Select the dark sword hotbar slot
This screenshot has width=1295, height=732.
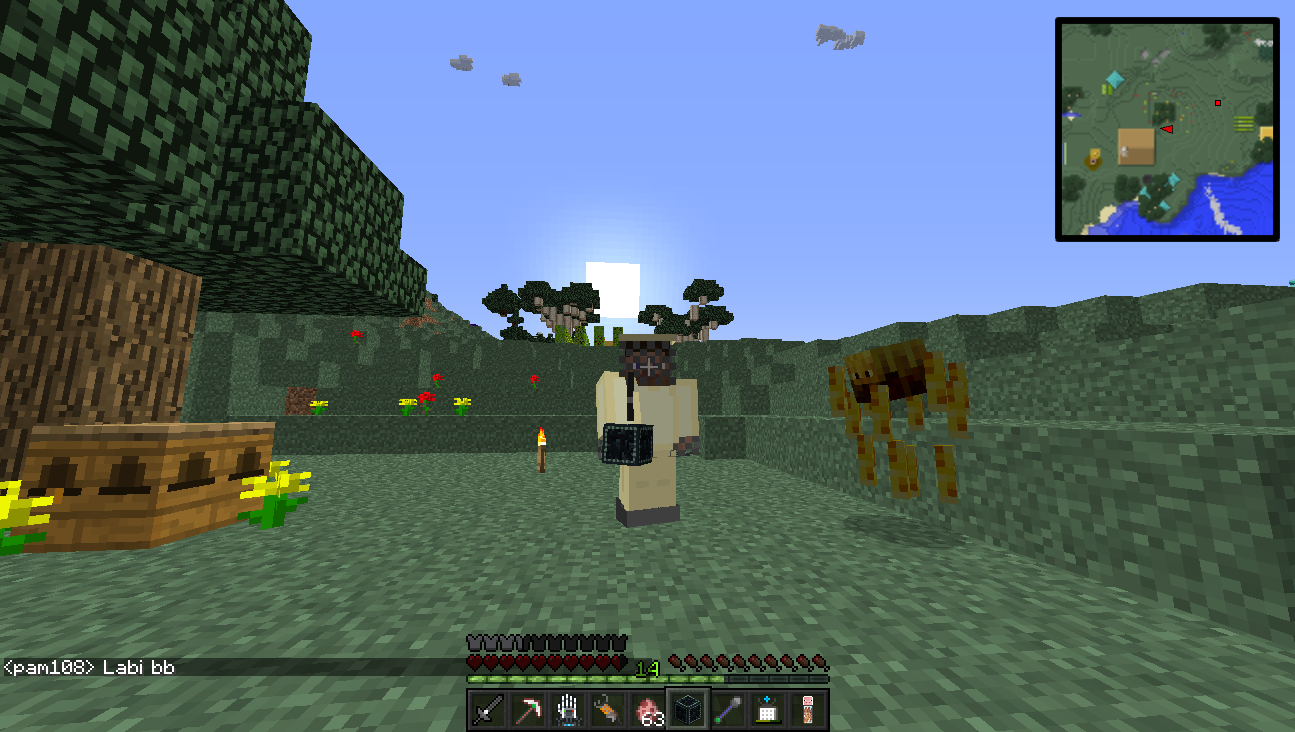(488, 710)
